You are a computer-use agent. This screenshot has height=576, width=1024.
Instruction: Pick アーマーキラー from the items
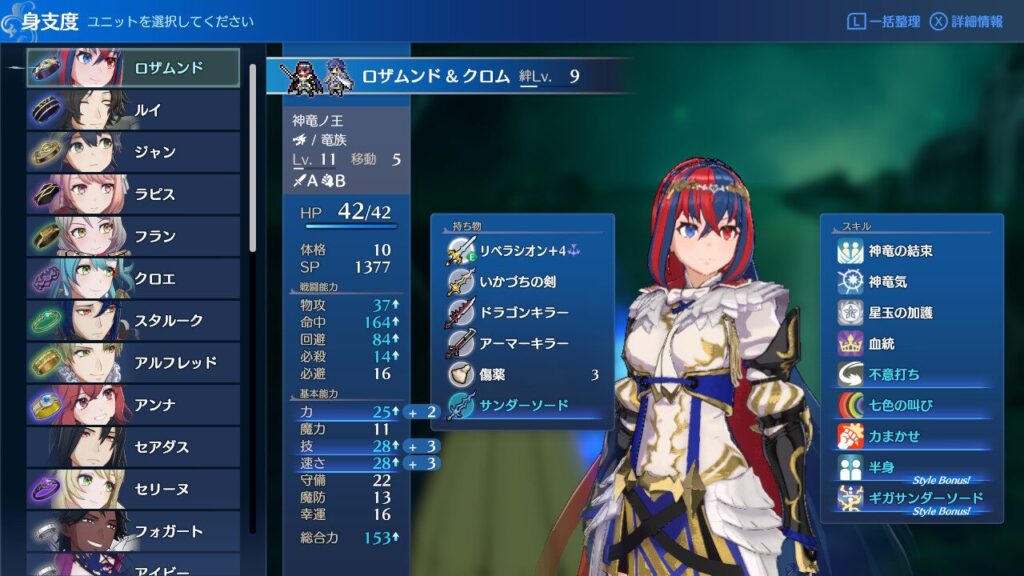click(522, 344)
